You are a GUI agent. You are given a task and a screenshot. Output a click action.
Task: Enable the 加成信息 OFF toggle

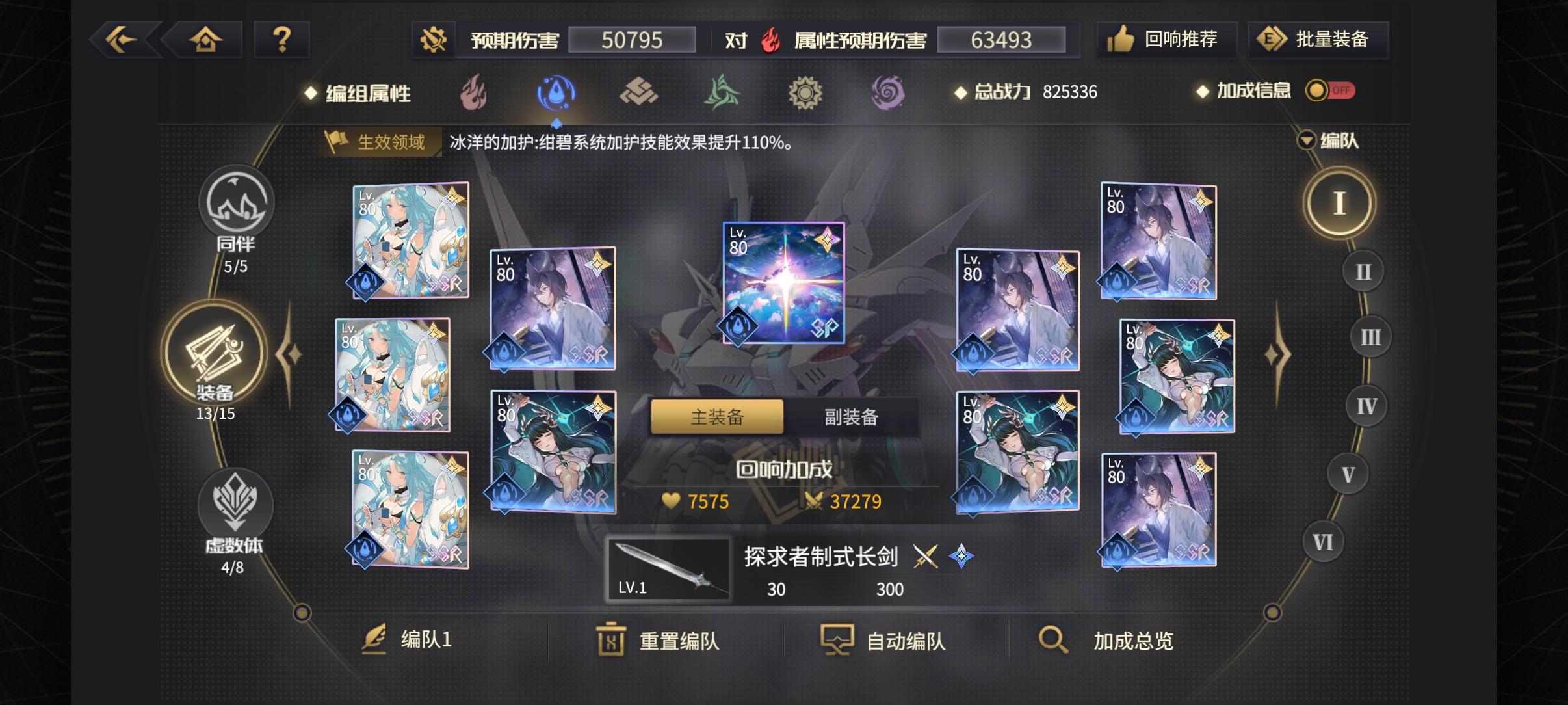coord(1329,90)
